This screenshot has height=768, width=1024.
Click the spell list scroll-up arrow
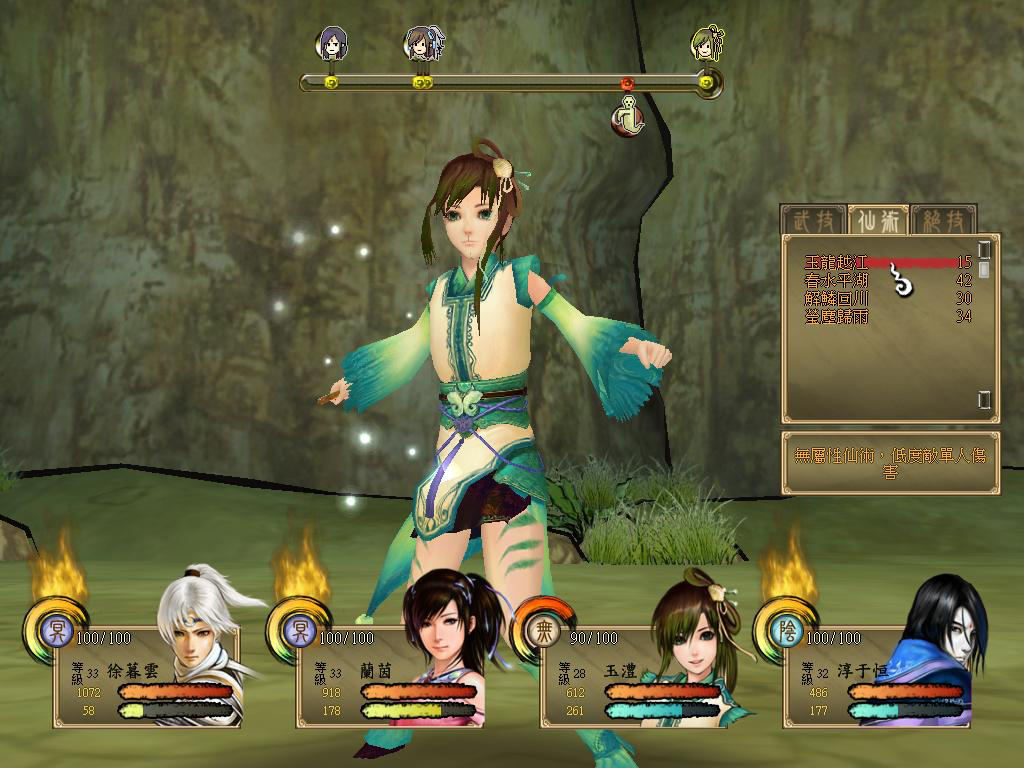tap(984, 248)
